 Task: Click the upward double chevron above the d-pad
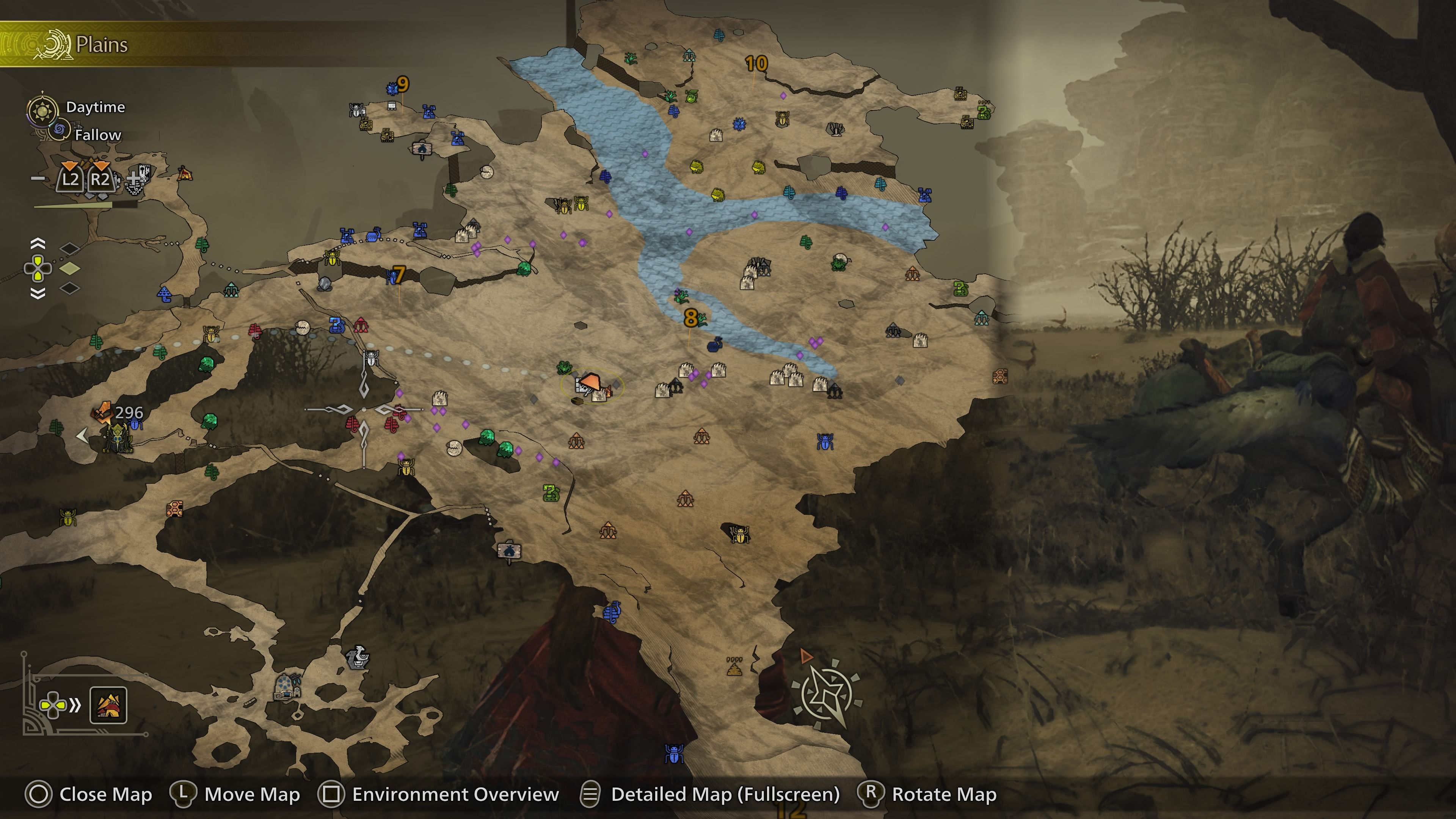[x=38, y=243]
